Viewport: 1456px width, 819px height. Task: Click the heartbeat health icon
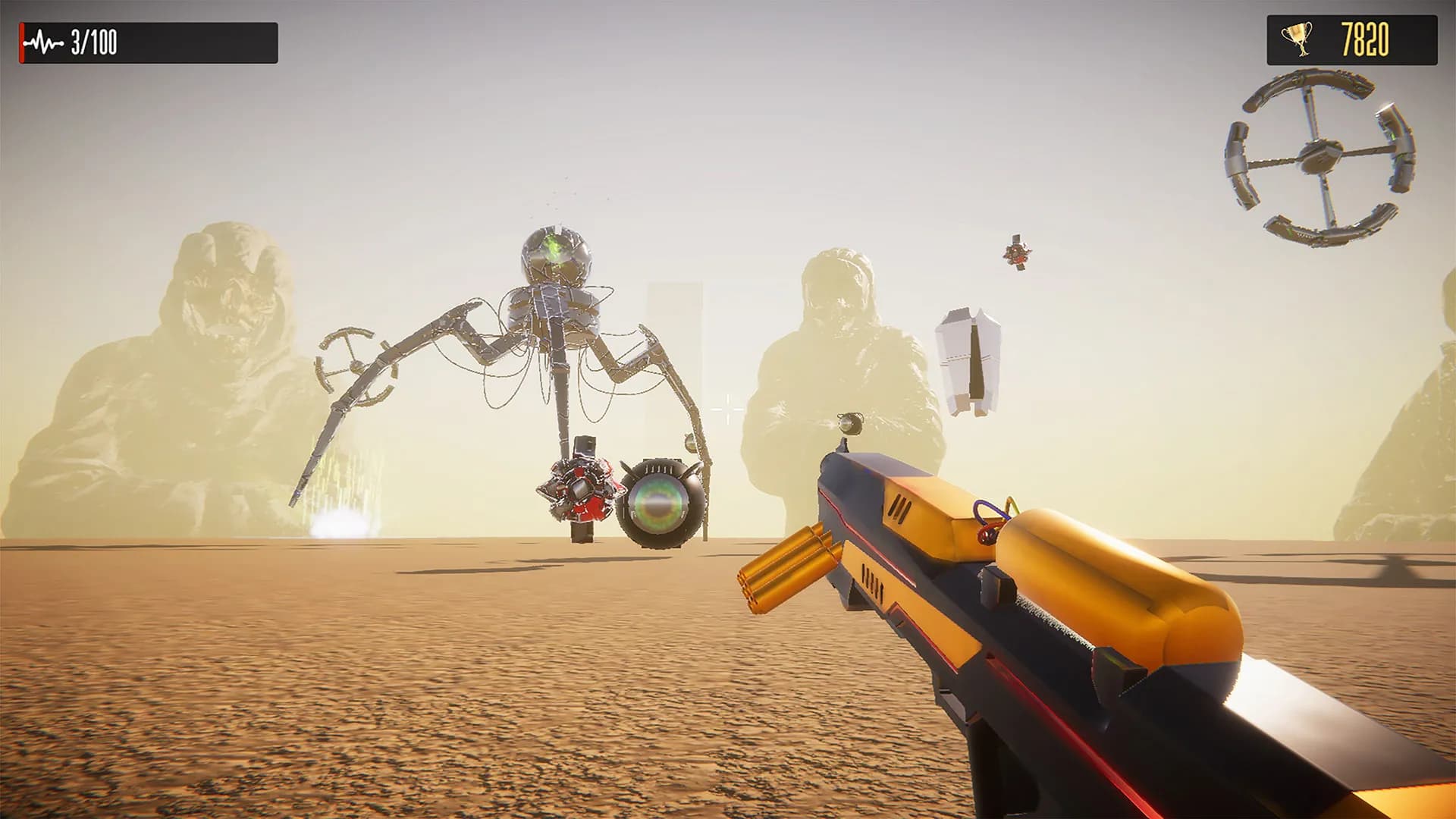(x=43, y=43)
